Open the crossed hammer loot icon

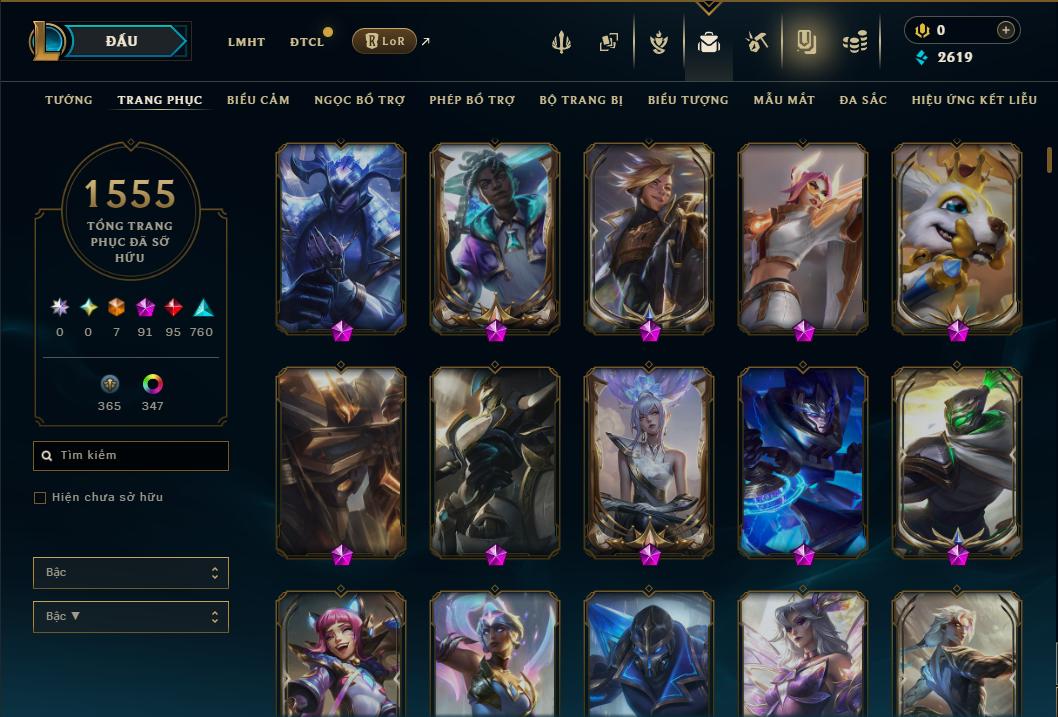coord(757,42)
